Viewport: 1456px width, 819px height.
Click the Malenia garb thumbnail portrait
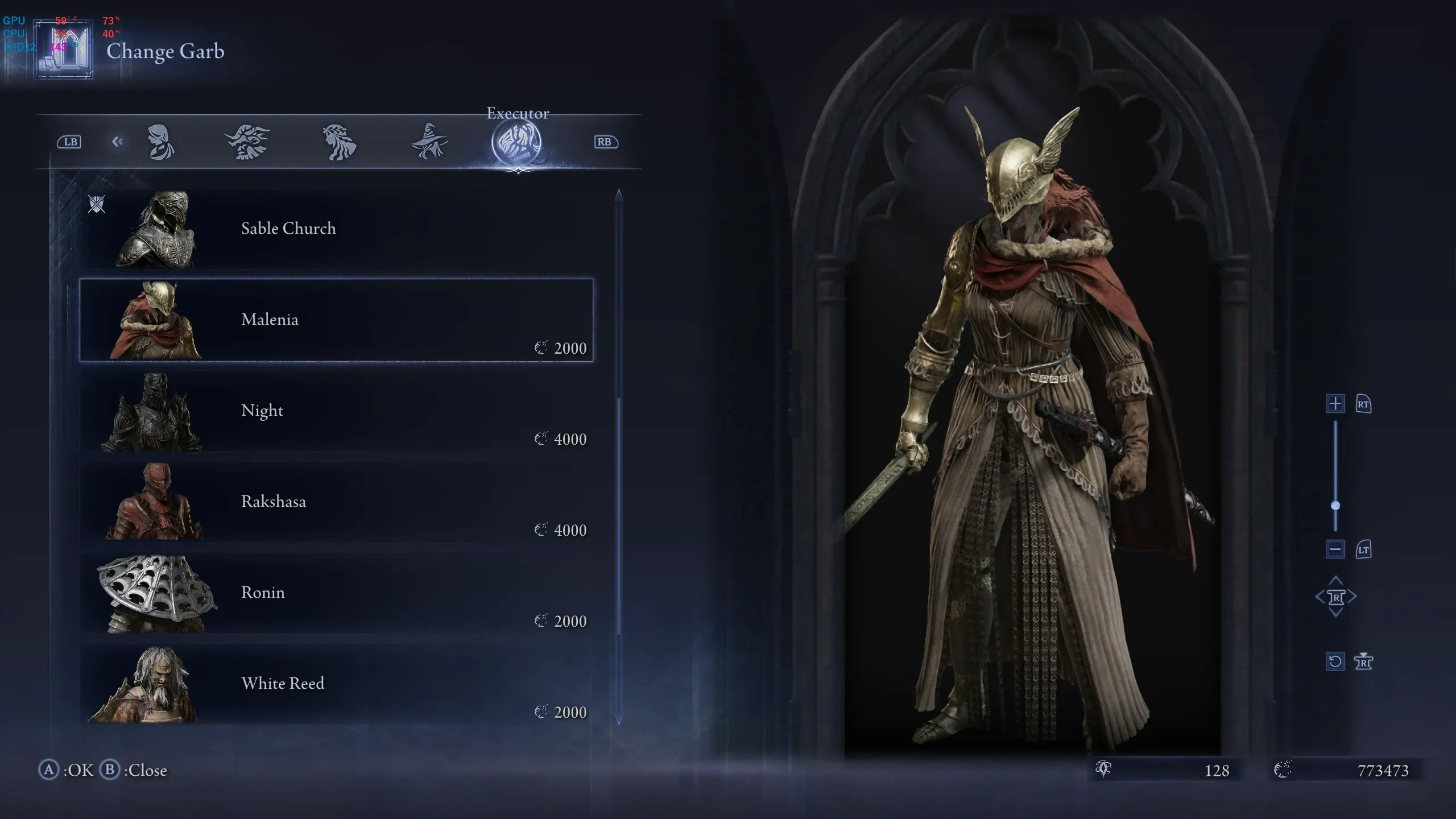click(156, 320)
